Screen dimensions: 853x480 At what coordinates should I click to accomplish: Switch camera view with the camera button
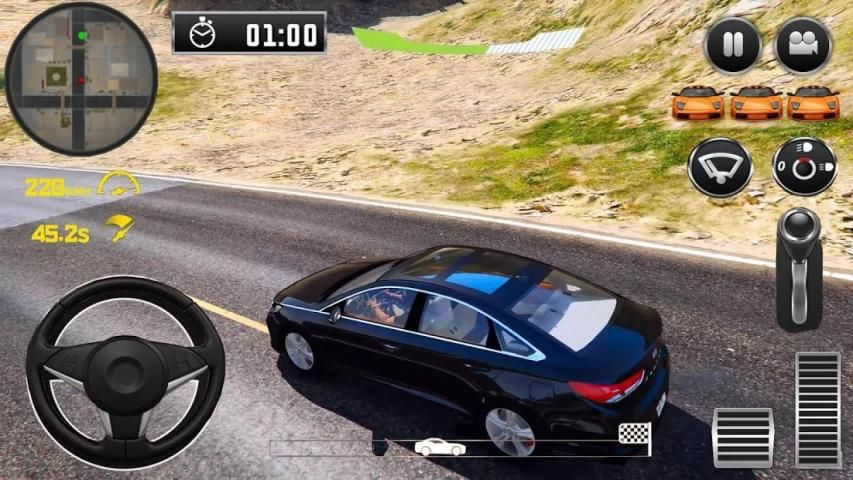tap(803, 46)
